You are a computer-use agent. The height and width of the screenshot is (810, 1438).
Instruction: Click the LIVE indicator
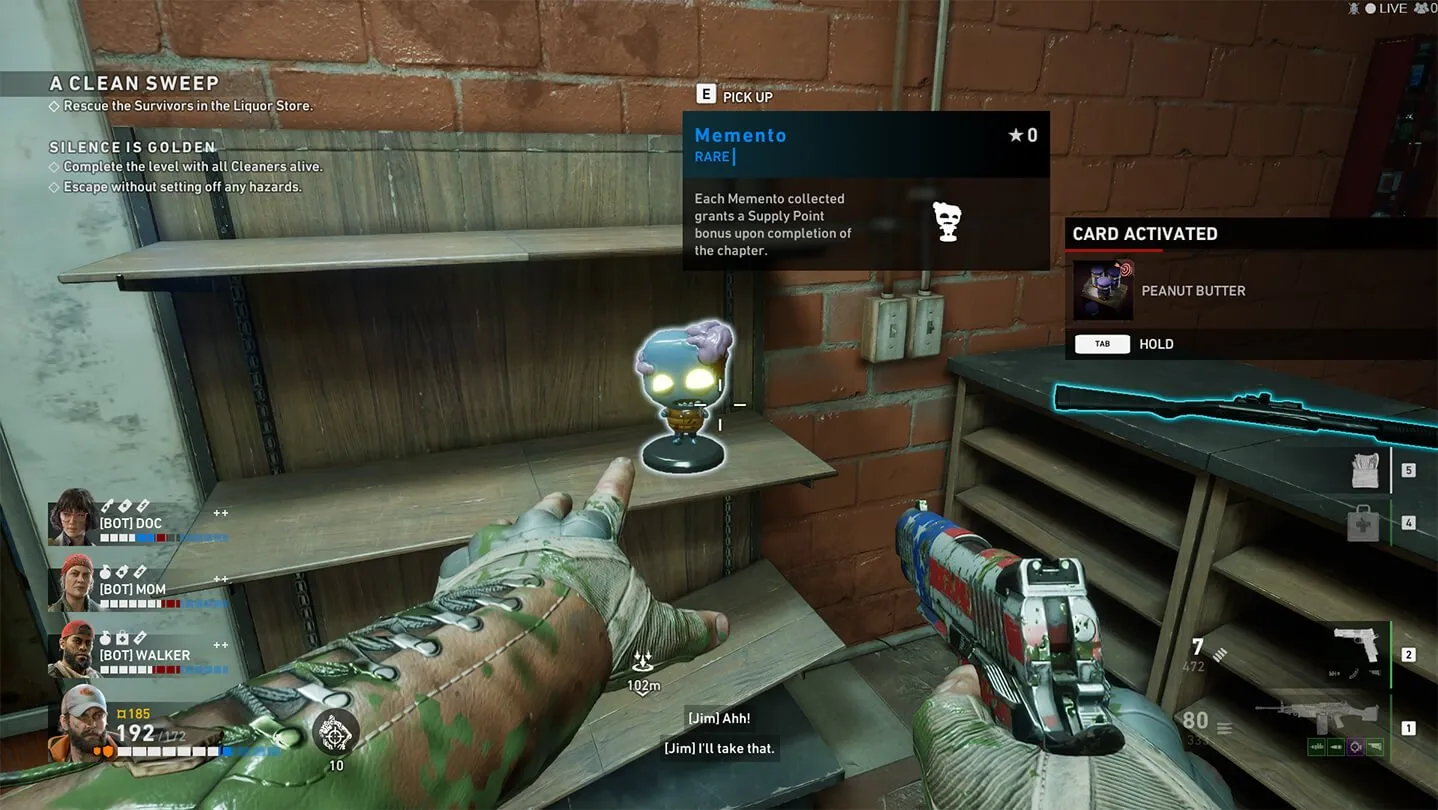coord(1392,8)
